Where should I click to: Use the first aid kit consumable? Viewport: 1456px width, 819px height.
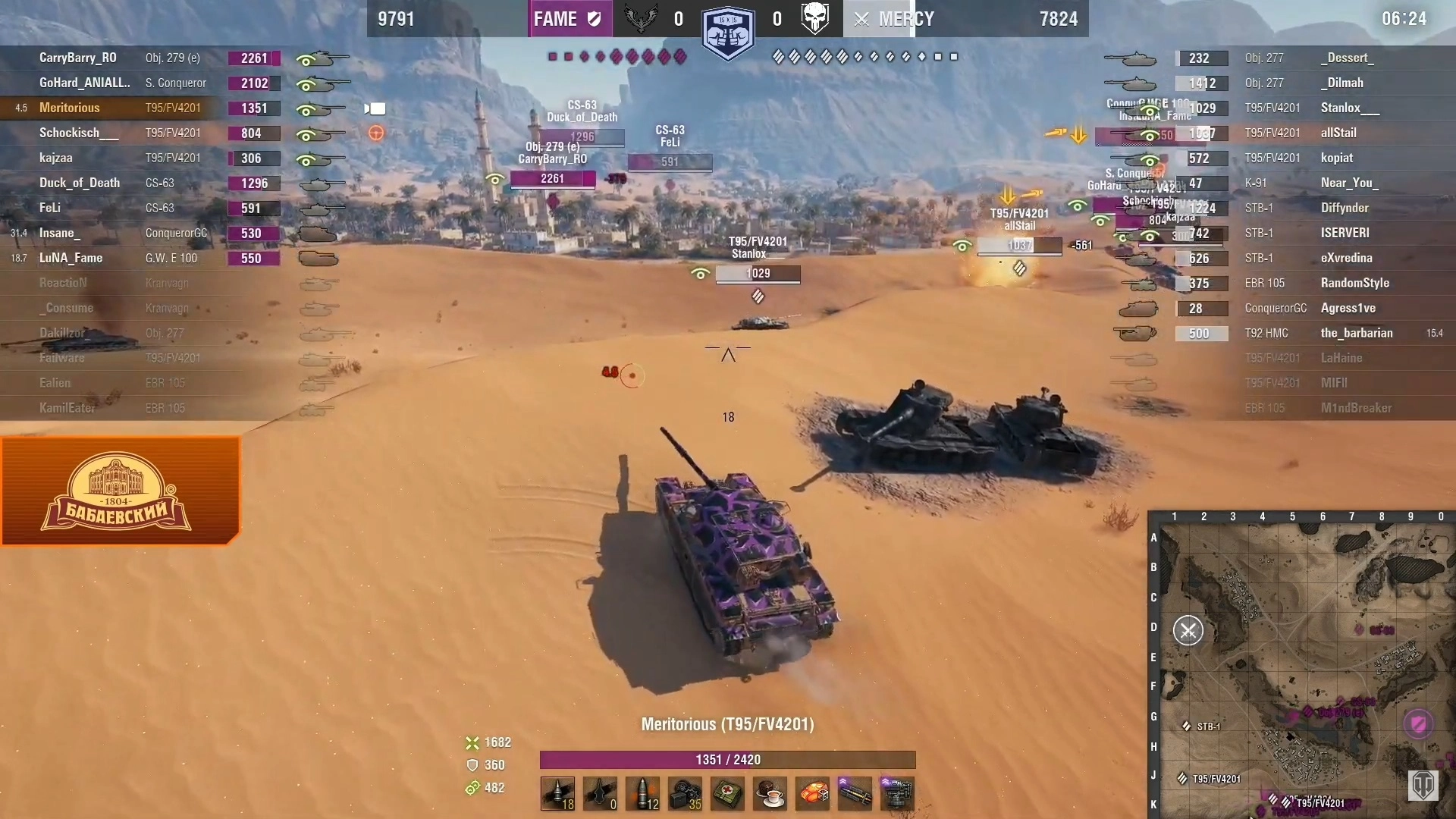click(727, 793)
